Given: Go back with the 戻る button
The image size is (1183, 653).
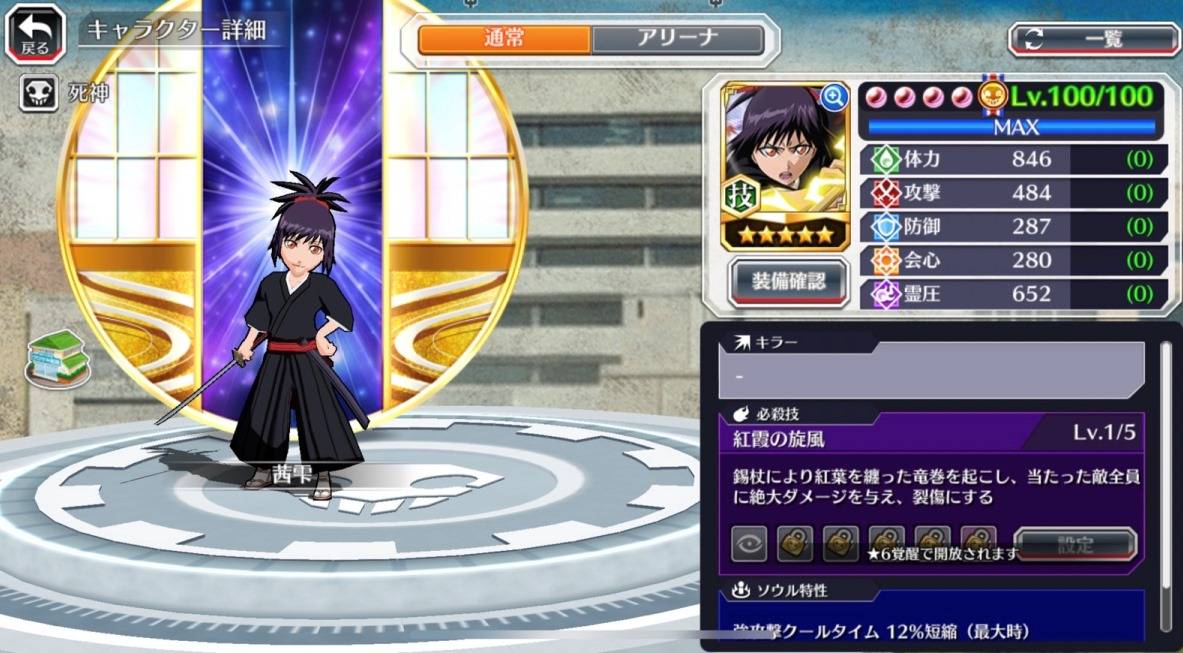Looking at the screenshot, I should 35,31.
